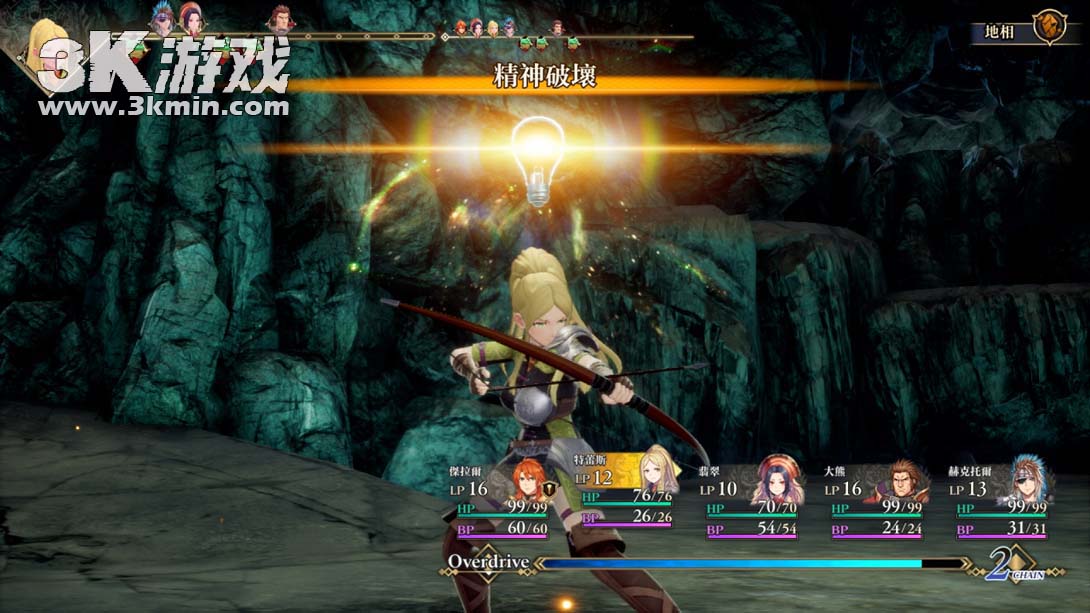Visit the www.3kmin.com watermark link
1090x613 pixels.
(163, 106)
